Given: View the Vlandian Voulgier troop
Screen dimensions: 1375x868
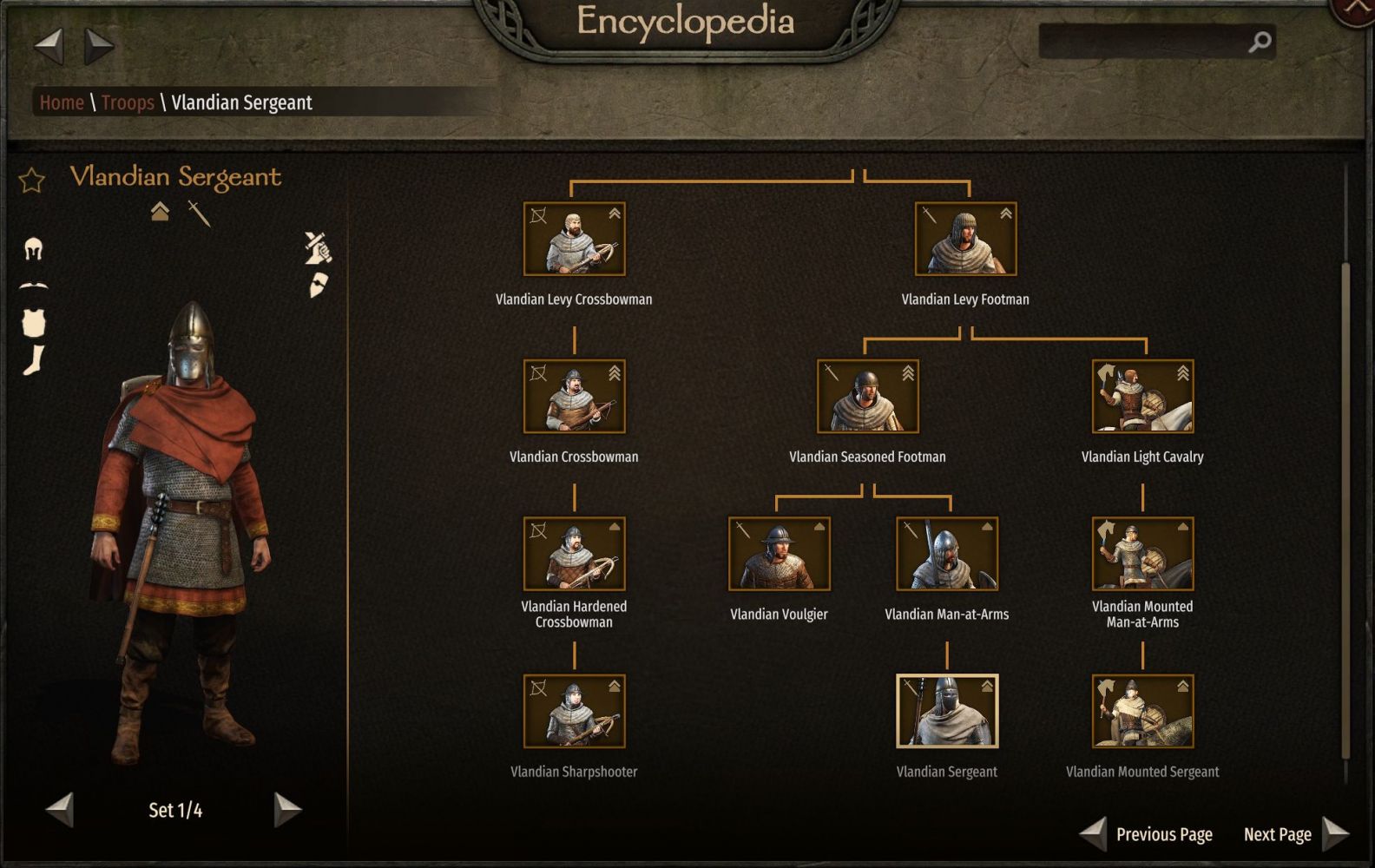Looking at the screenshot, I should (779, 554).
